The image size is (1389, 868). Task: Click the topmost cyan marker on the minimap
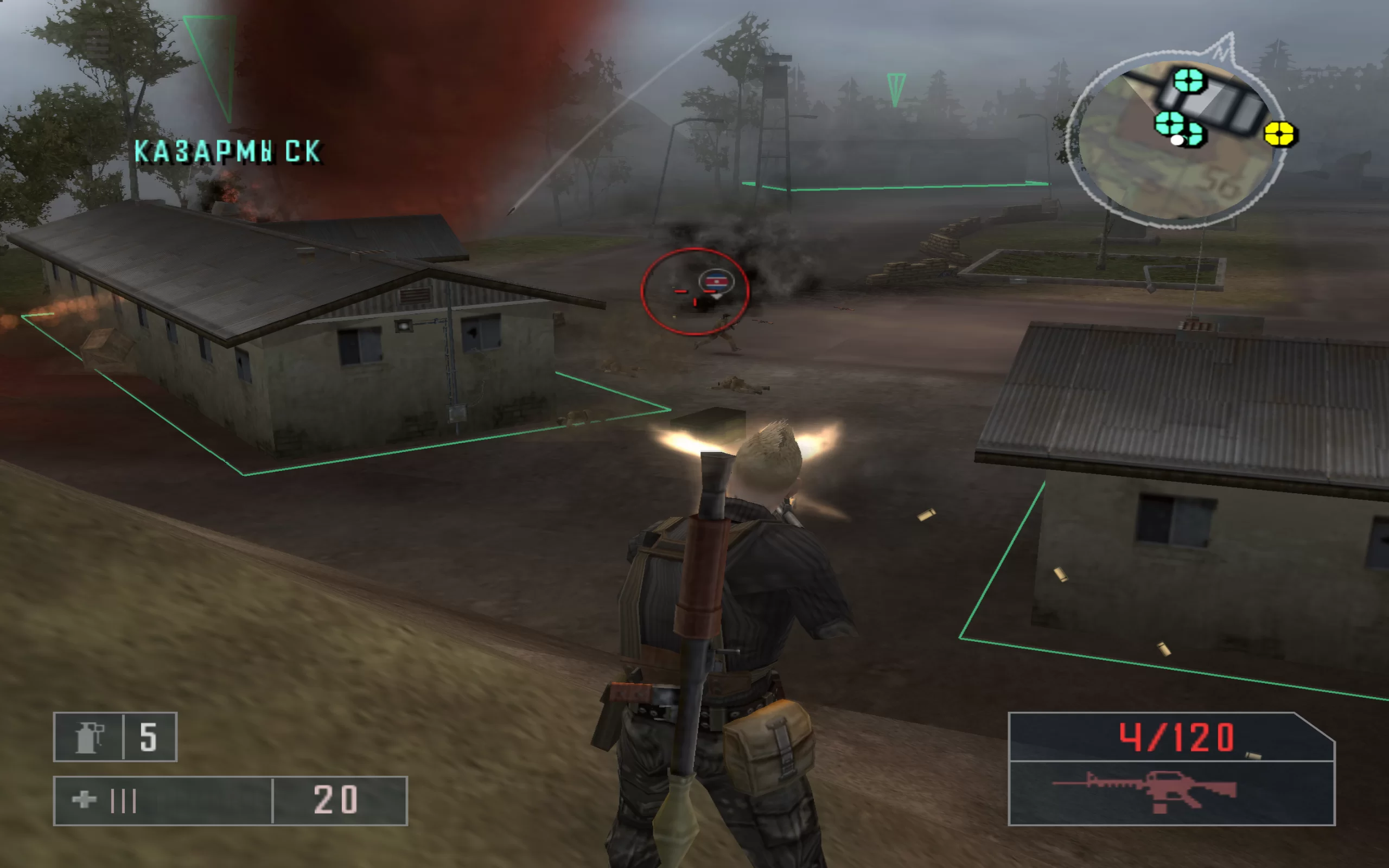[1188, 80]
